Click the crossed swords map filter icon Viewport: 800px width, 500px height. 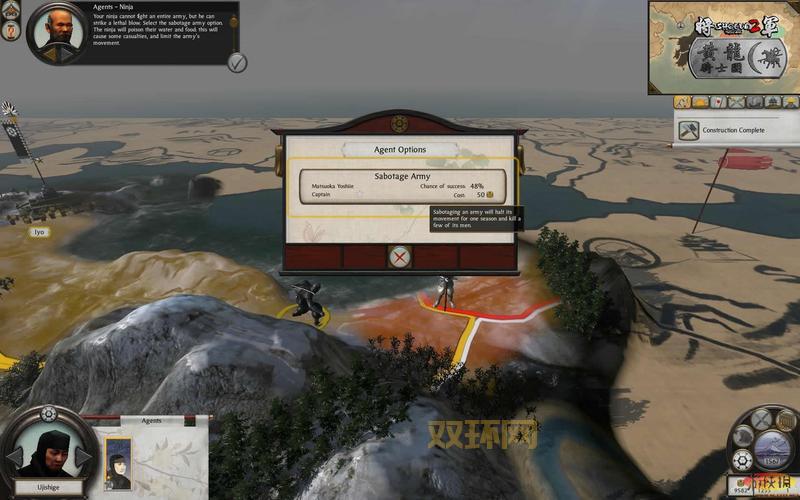pos(737,102)
